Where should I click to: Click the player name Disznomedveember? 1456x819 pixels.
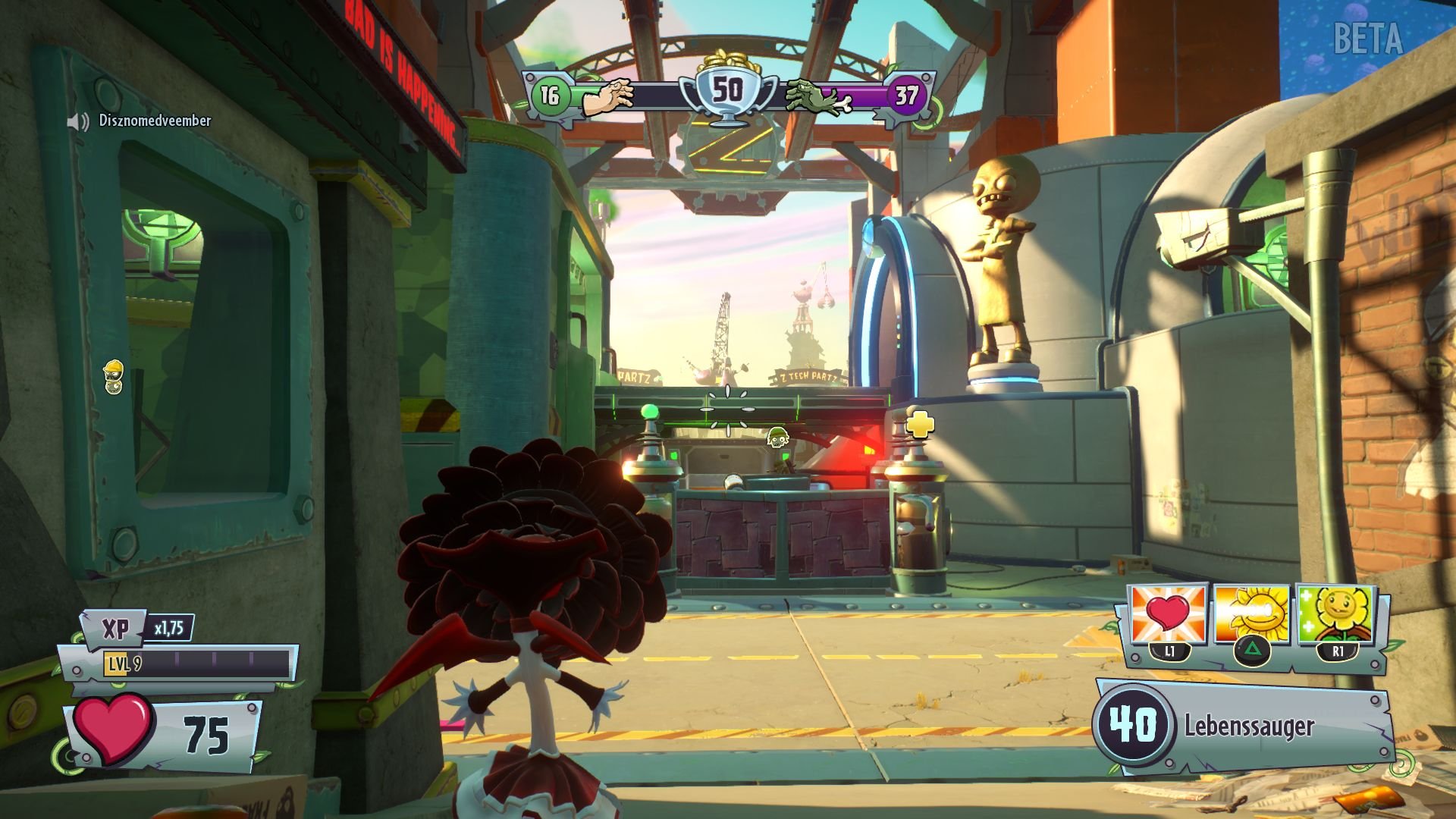click(153, 120)
